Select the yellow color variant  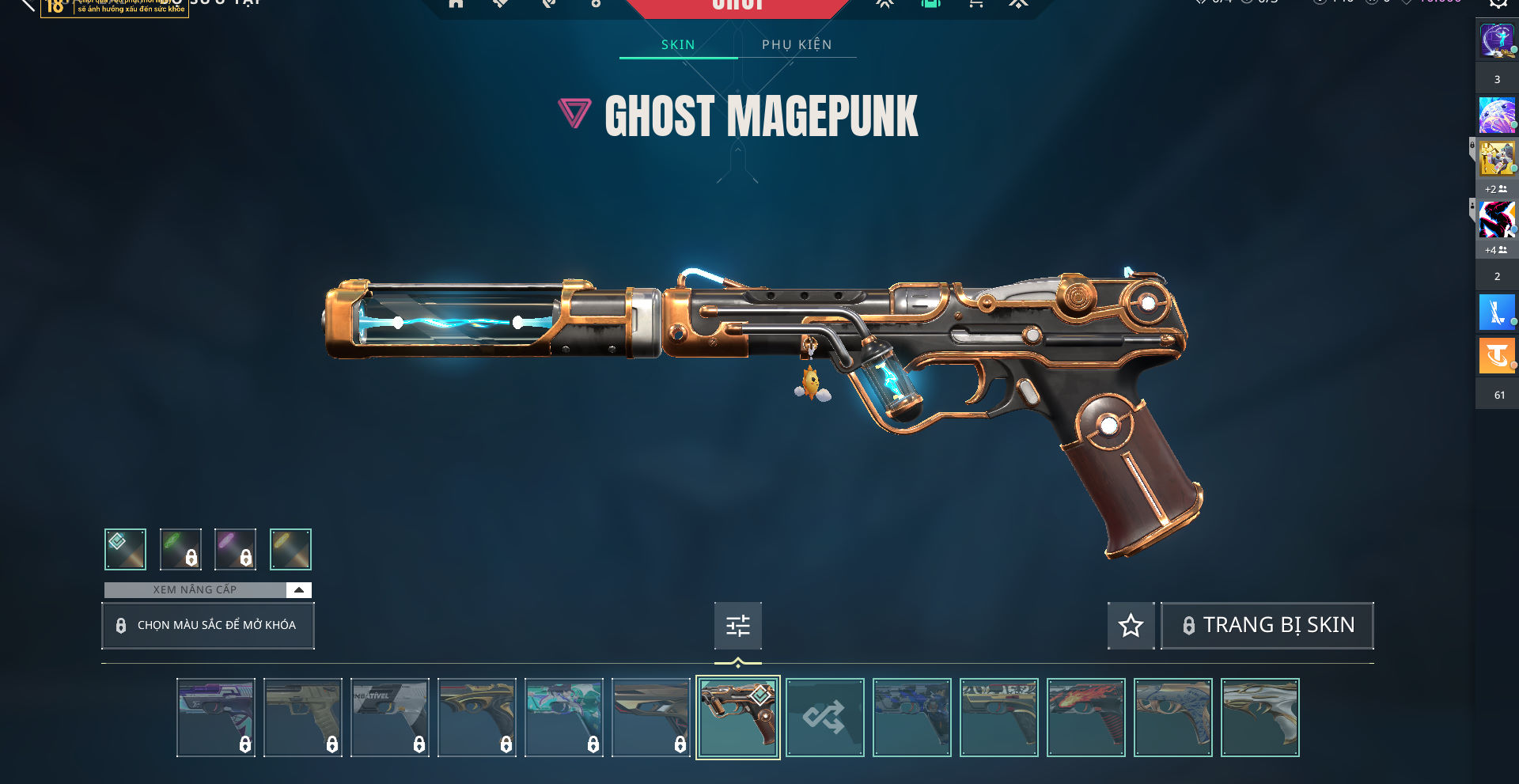[x=290, y=549]
